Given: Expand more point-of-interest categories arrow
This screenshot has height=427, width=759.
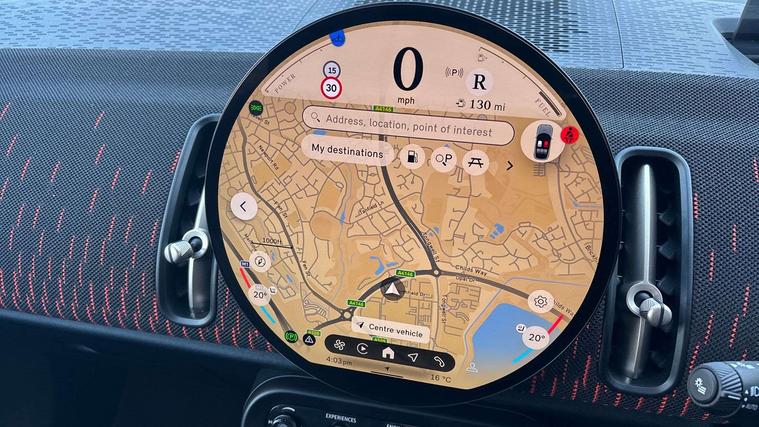Looking at the screenshot, I should [509, 165].
